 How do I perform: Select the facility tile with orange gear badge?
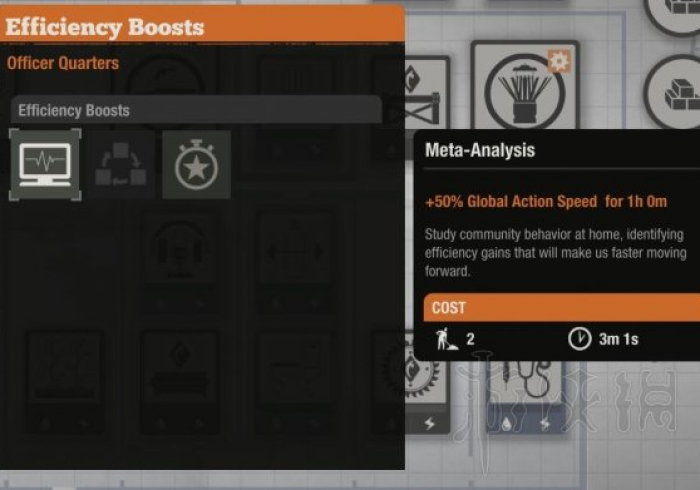click(524, 90)
